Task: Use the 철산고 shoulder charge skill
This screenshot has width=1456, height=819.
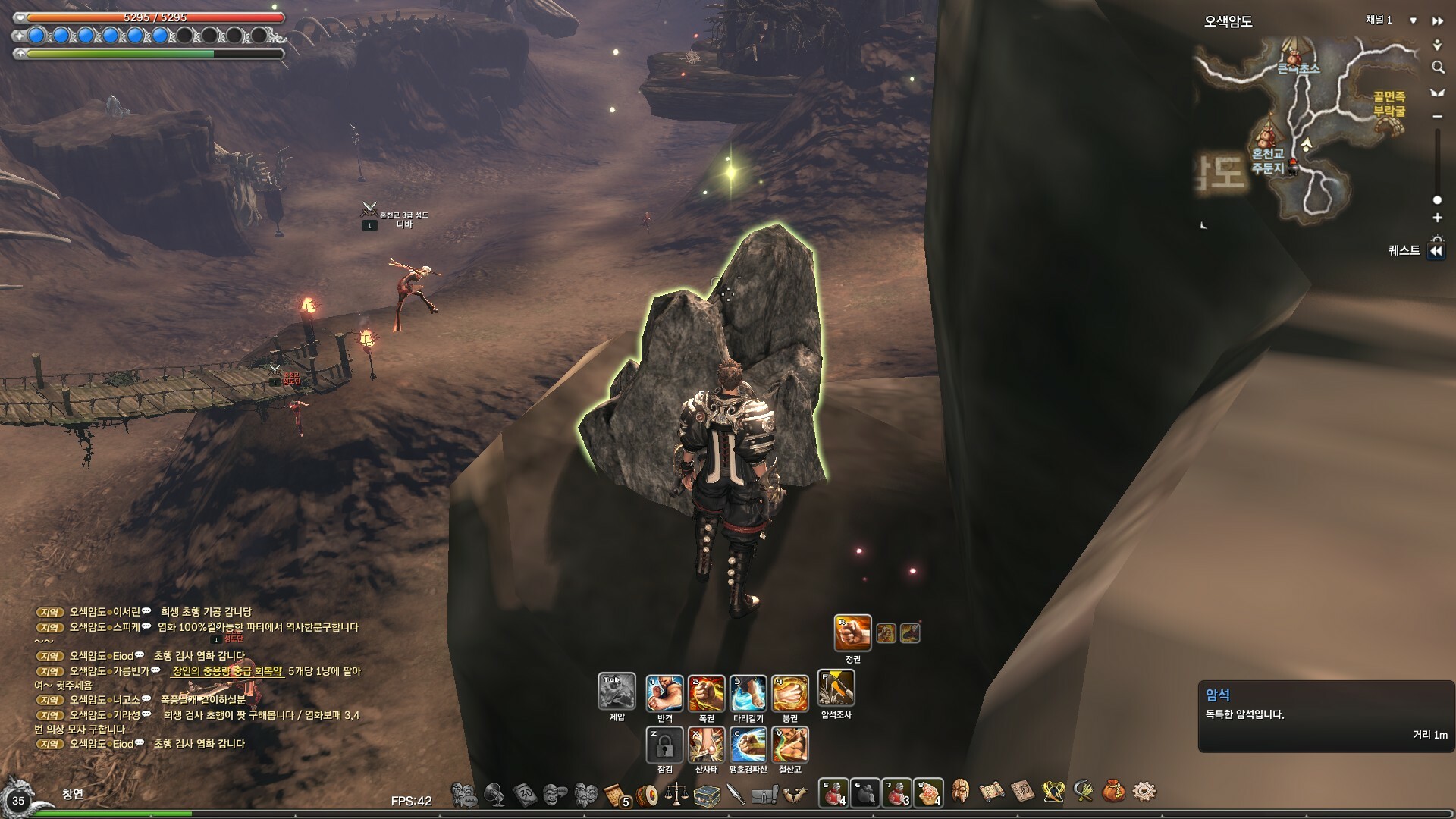Action: (790, 744)
